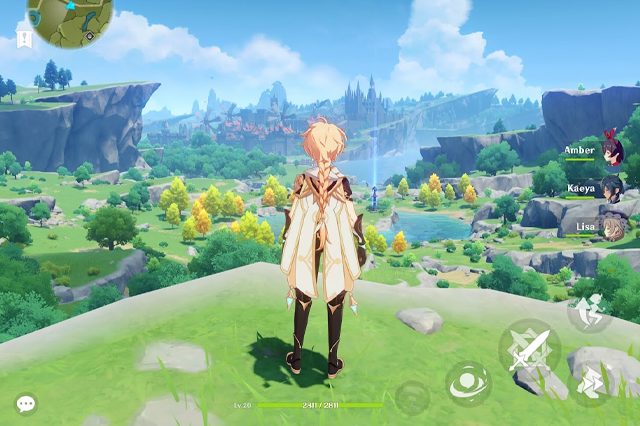Switch to party member Kaeya
The height and width of the screenshot is (426, 640).
(612, 188)
